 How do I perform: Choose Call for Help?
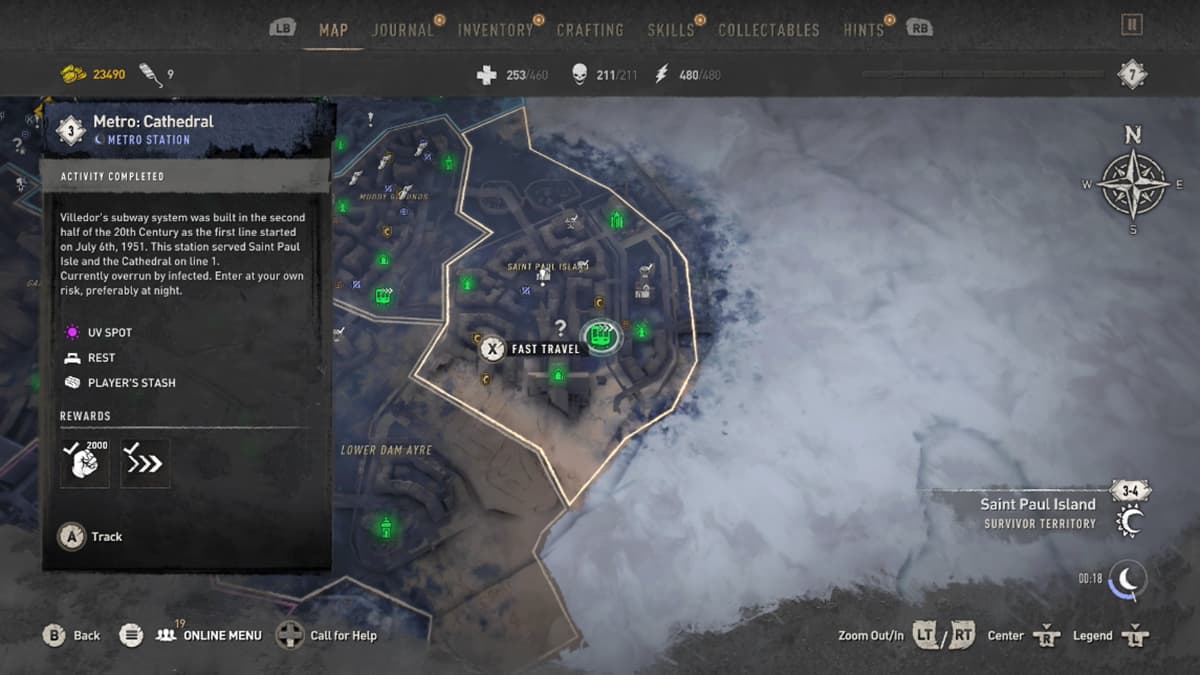click(330, 635)
